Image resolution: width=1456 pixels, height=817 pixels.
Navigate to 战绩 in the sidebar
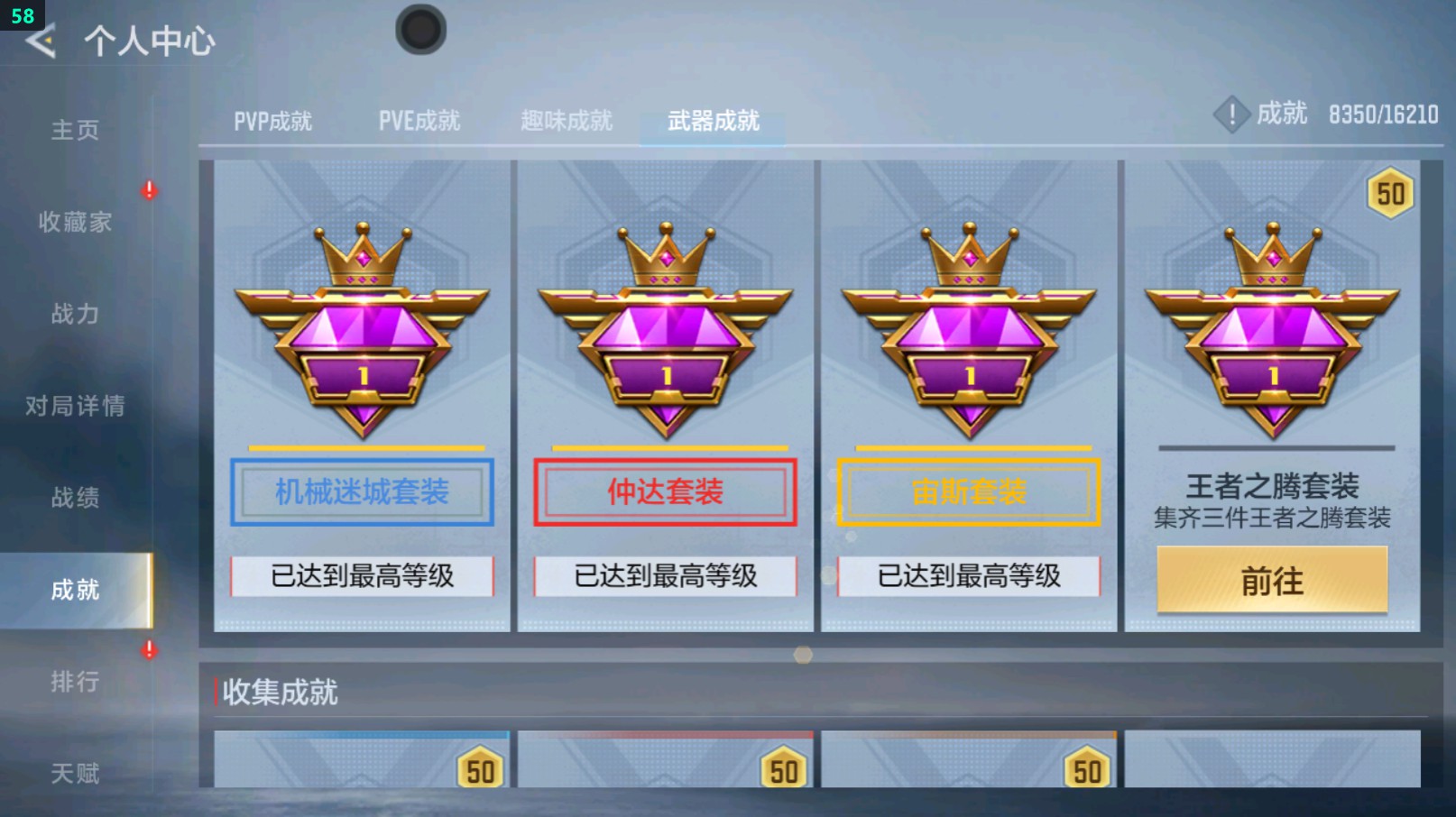[x=76, y=498]
